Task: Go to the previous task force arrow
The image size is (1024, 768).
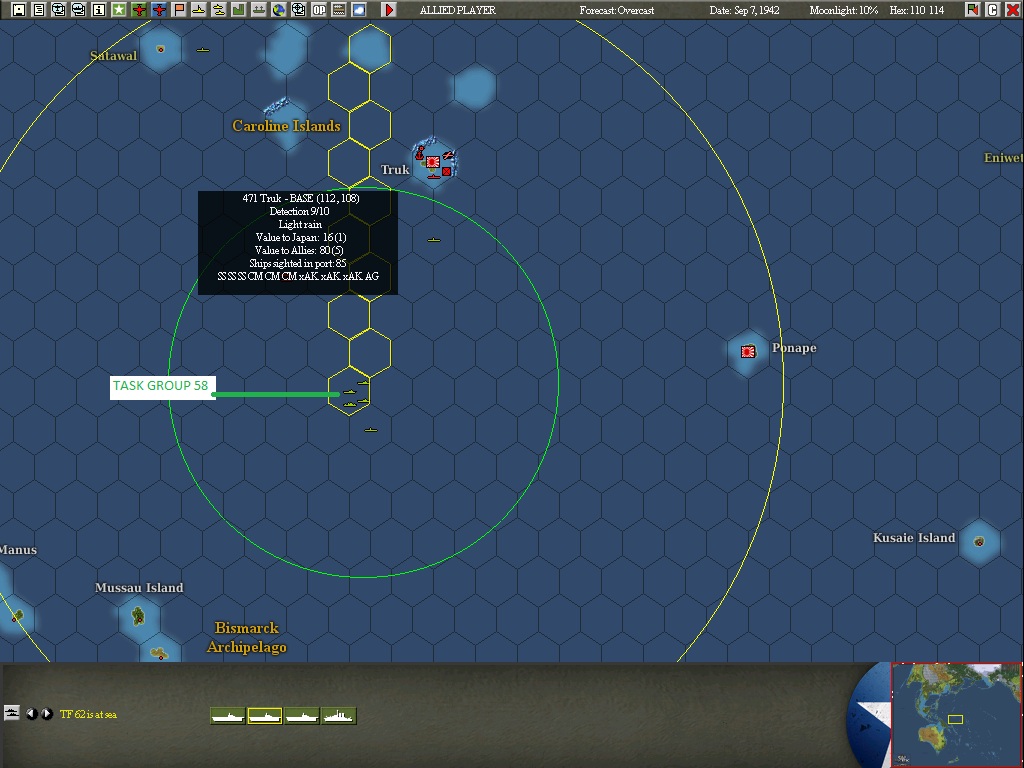Action: point(31,714)
